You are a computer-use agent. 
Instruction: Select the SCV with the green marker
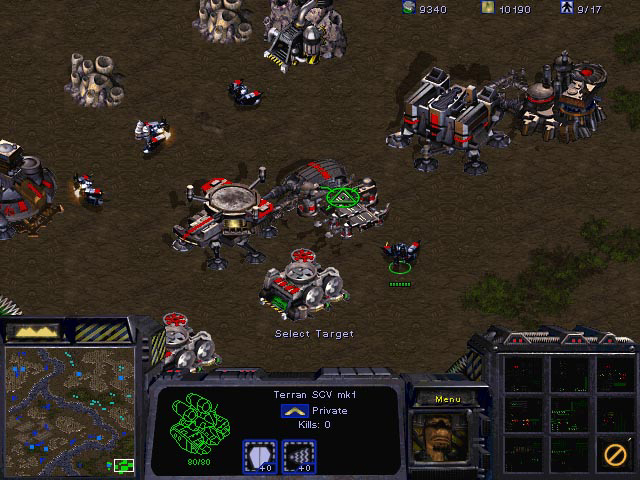coord(400,254)
